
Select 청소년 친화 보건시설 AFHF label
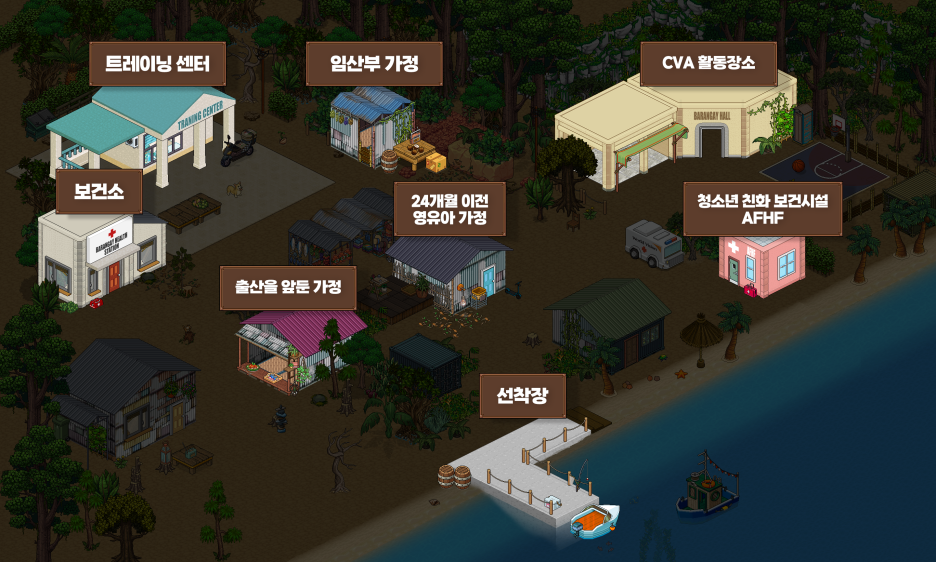[x=762, y=208]
